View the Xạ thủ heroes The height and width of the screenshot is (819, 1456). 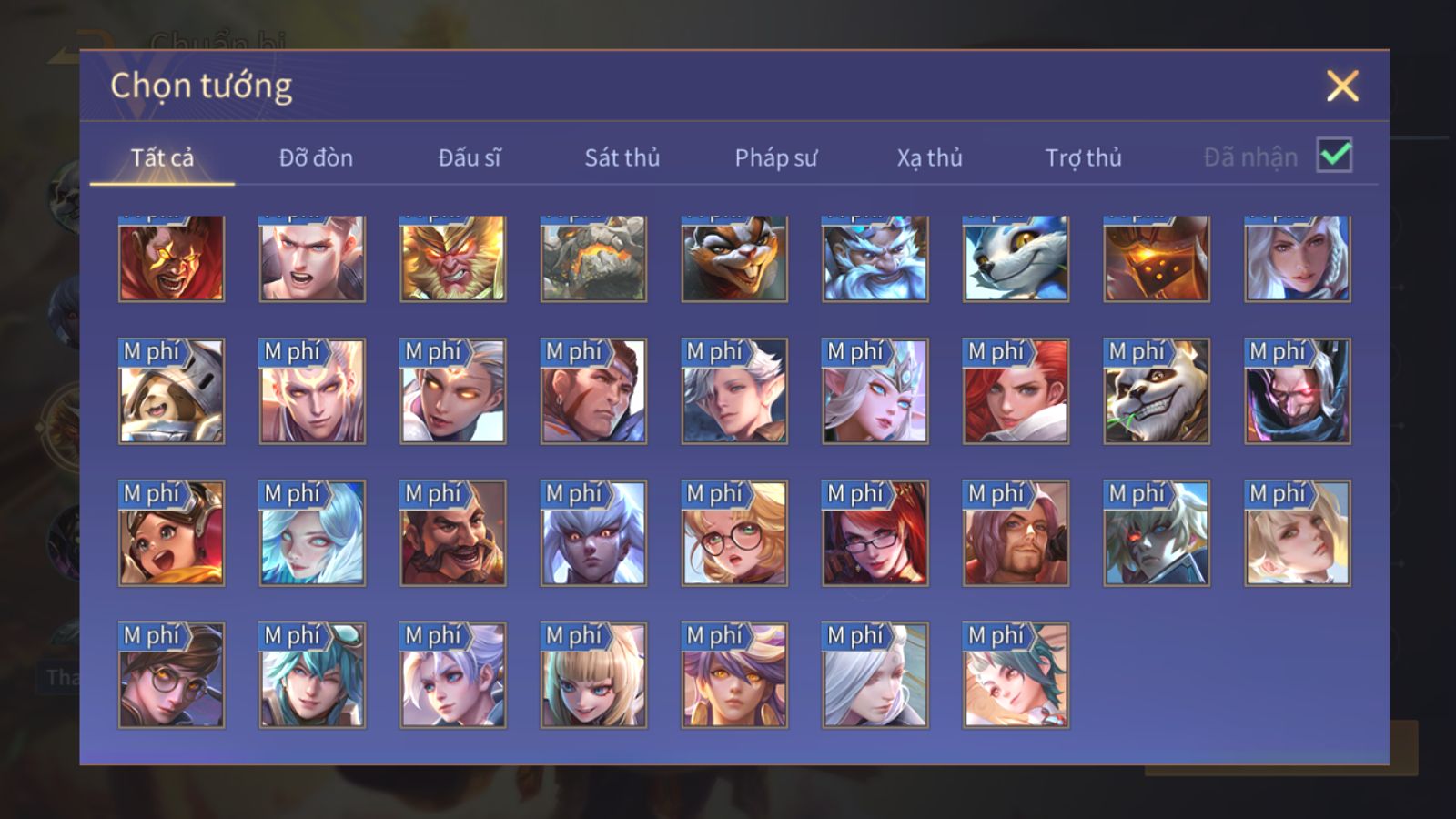pos(929,157)
